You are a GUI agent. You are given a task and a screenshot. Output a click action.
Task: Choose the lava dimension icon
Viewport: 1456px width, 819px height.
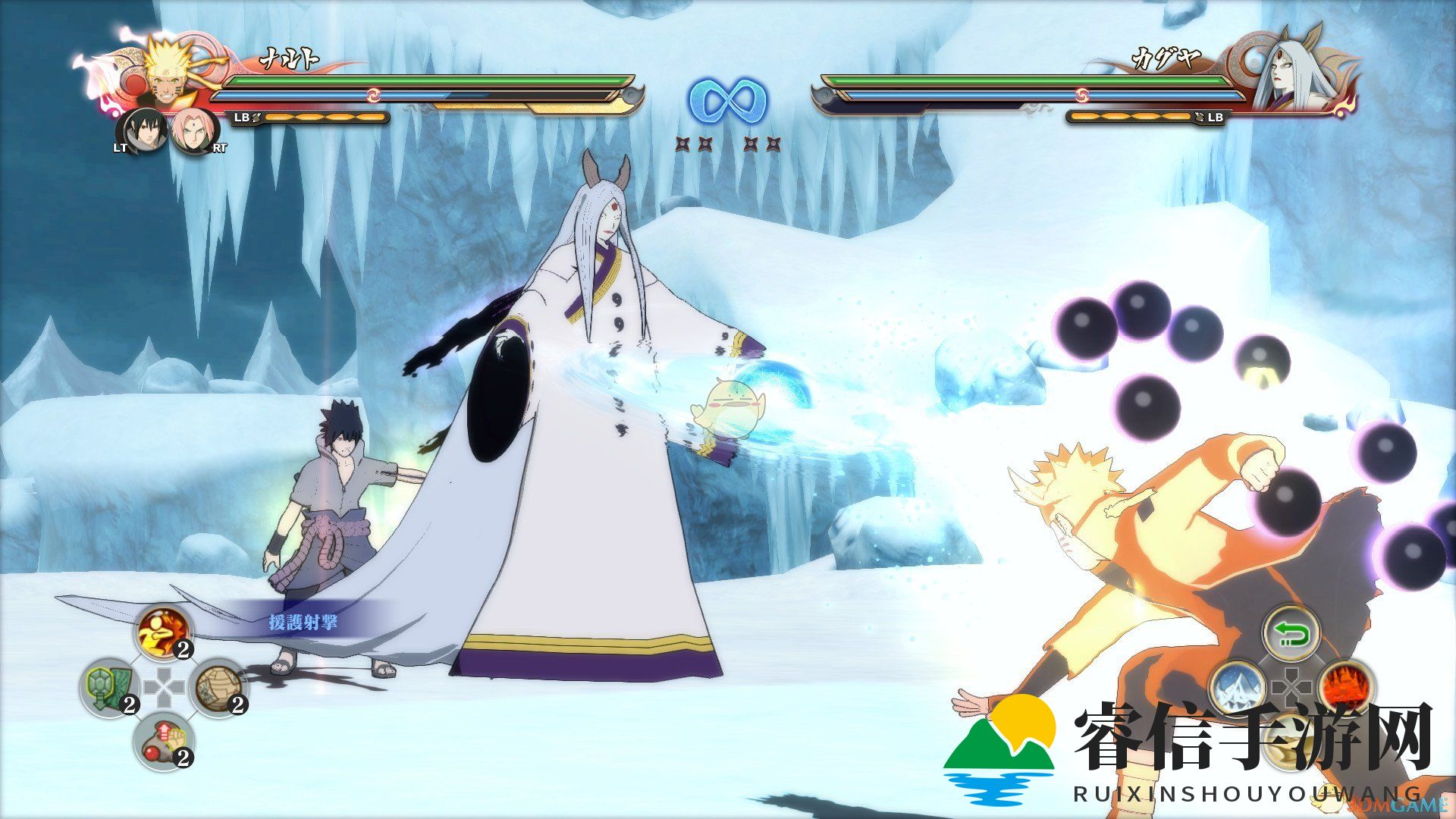coord(1346,688)
